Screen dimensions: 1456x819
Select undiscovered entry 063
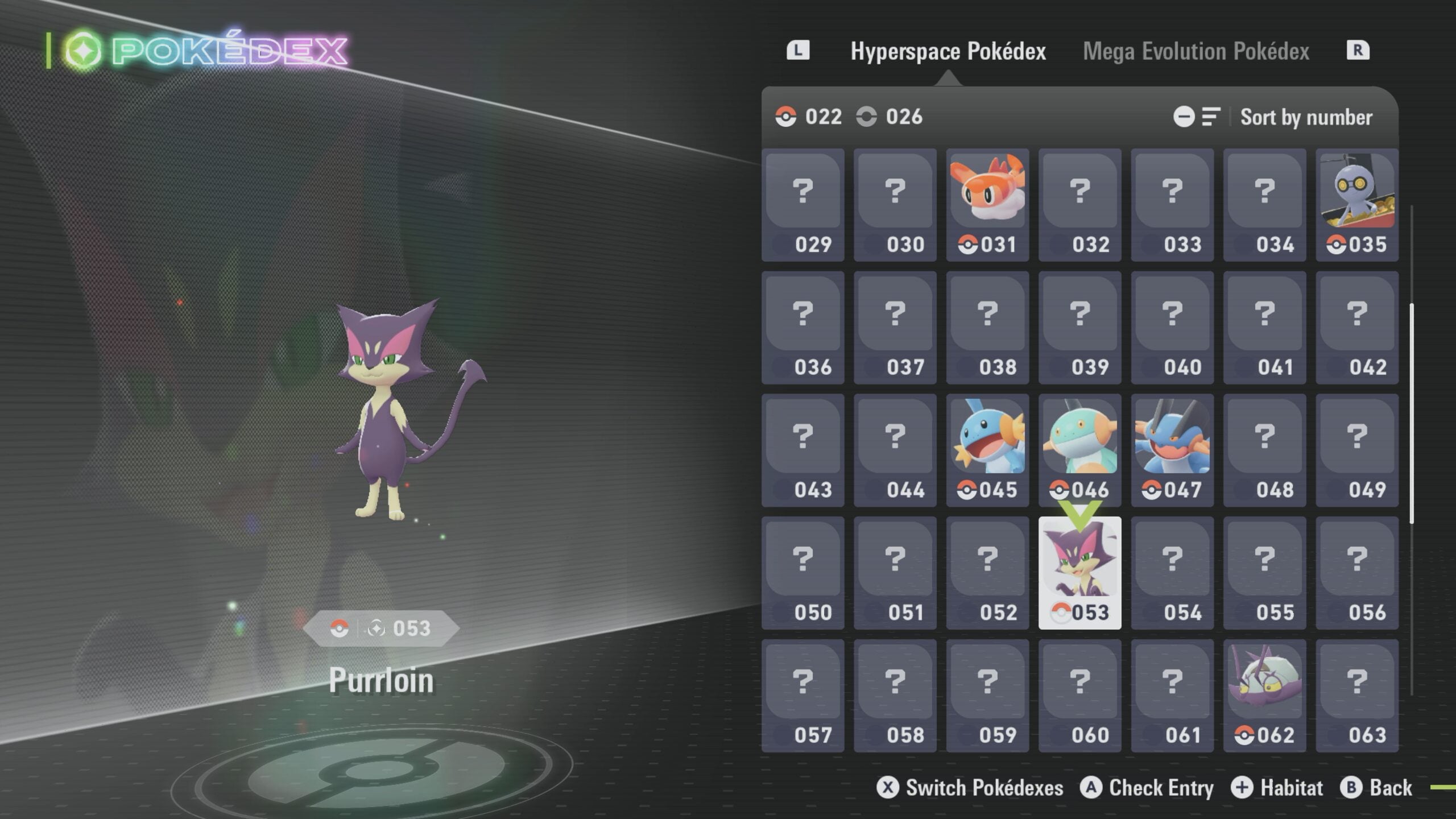(1357, 695)
